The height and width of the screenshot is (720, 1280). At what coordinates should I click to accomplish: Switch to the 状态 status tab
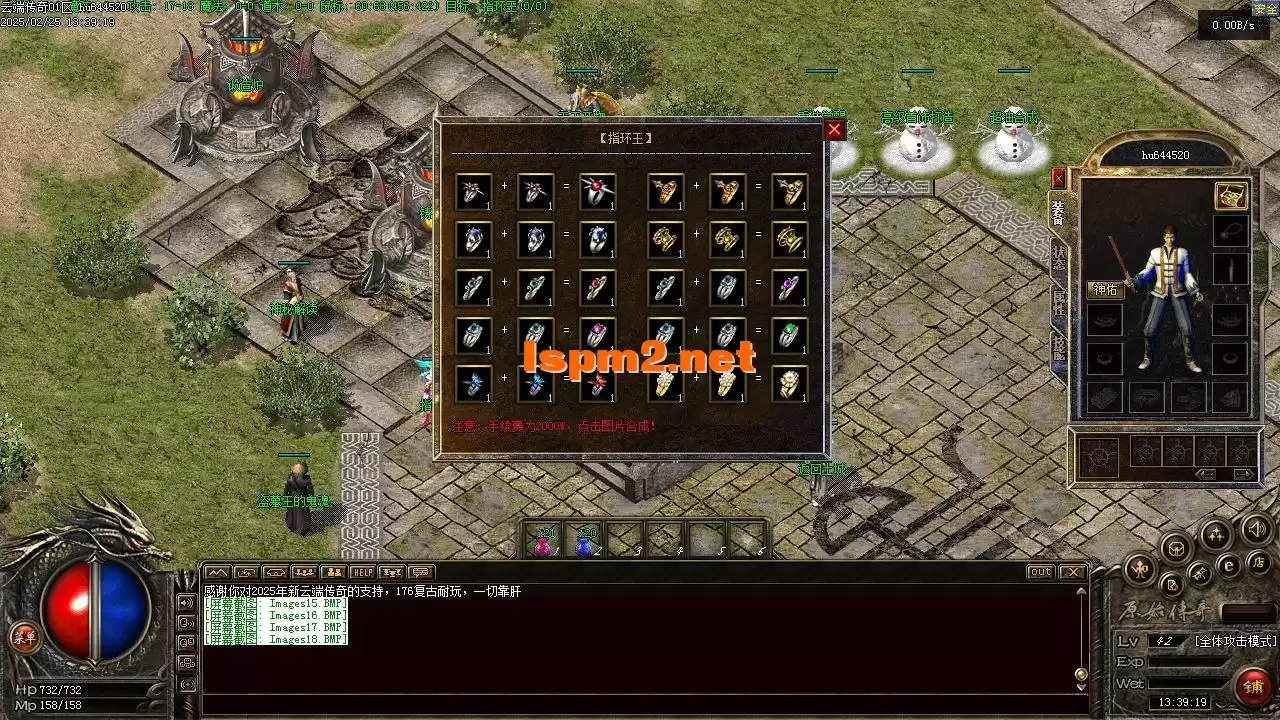1059,258
